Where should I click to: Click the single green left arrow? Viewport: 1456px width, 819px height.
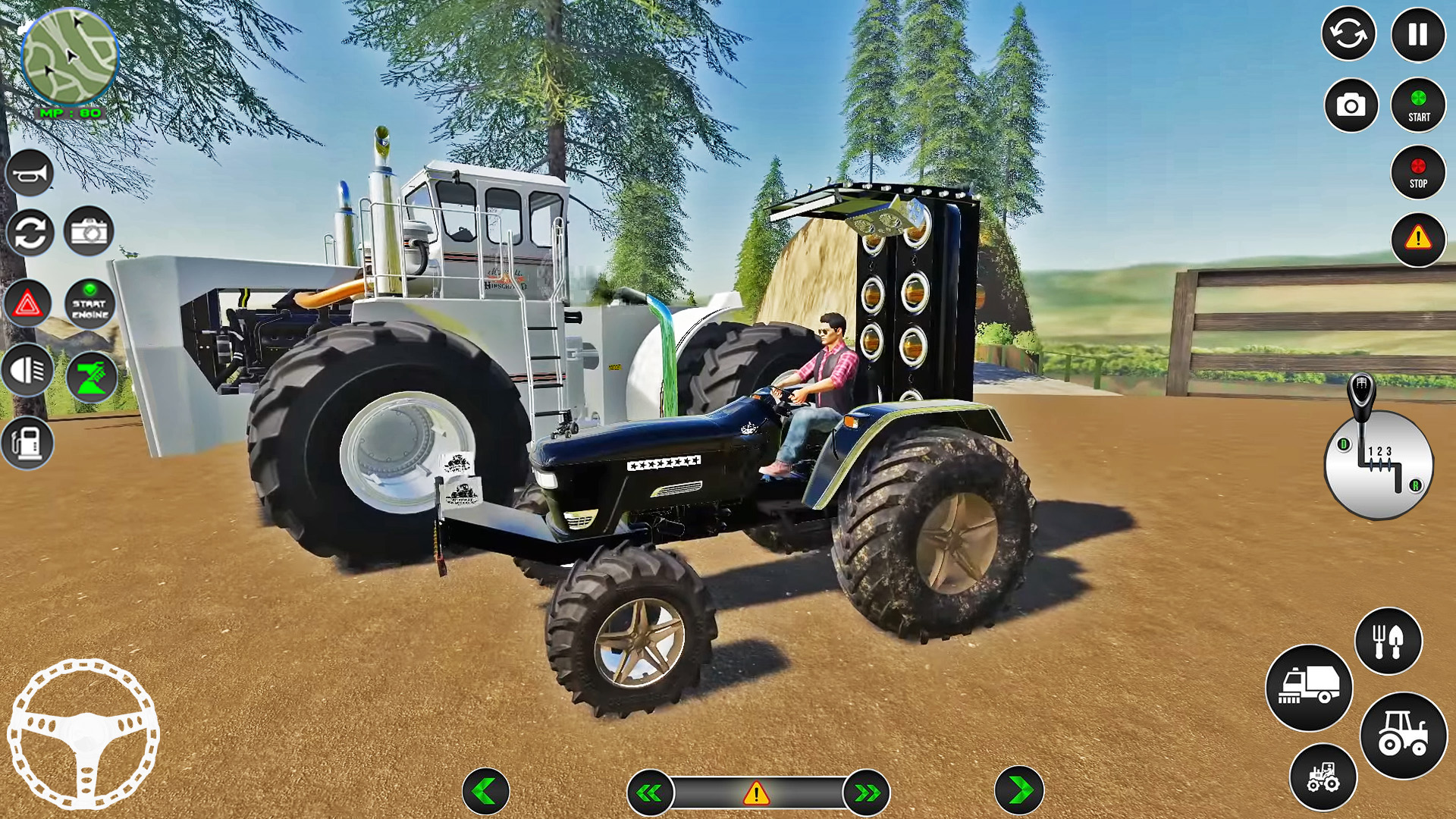pos(485,792)
